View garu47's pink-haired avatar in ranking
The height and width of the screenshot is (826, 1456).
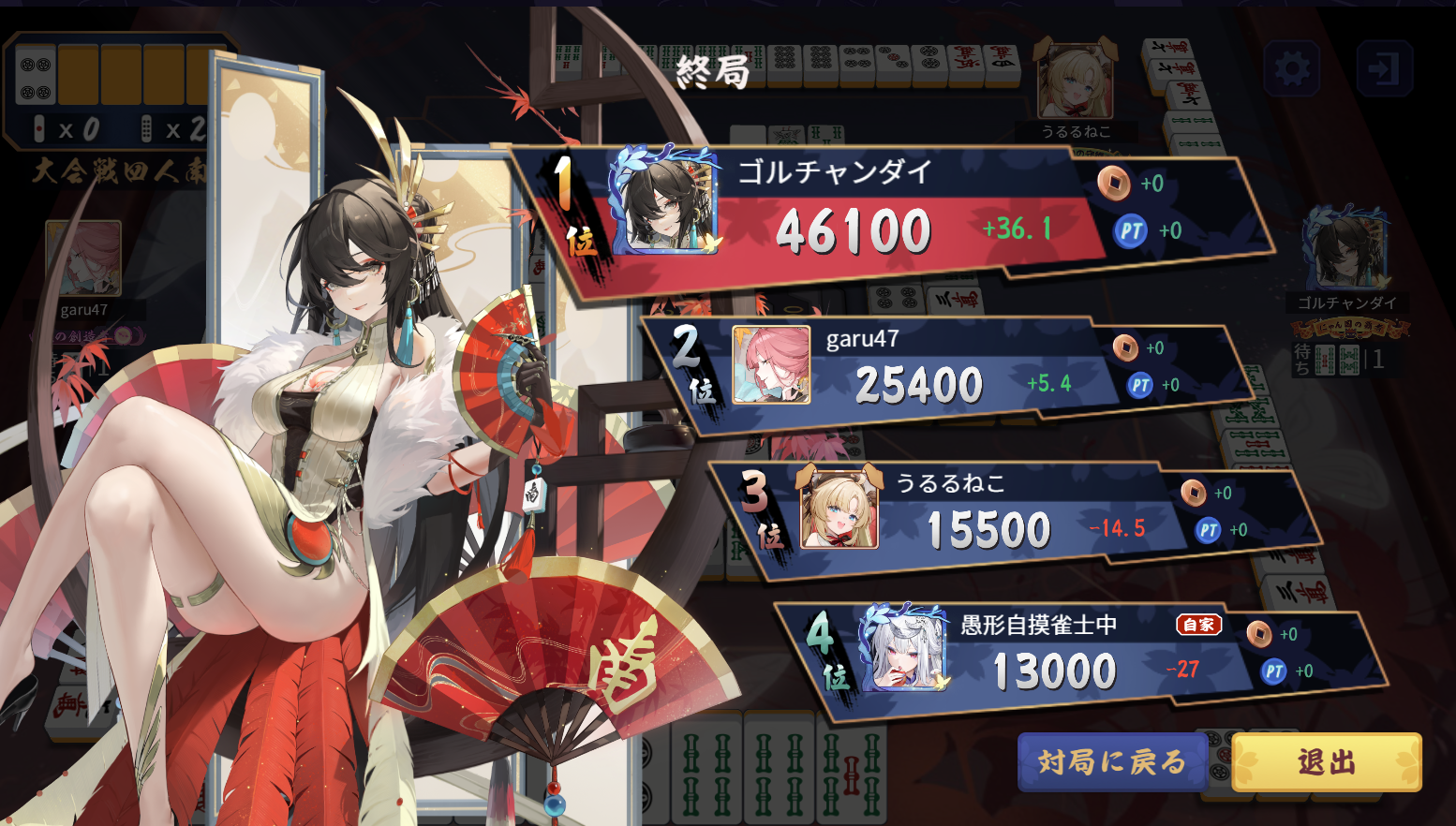pyautogui.click(x=771, y=365)
